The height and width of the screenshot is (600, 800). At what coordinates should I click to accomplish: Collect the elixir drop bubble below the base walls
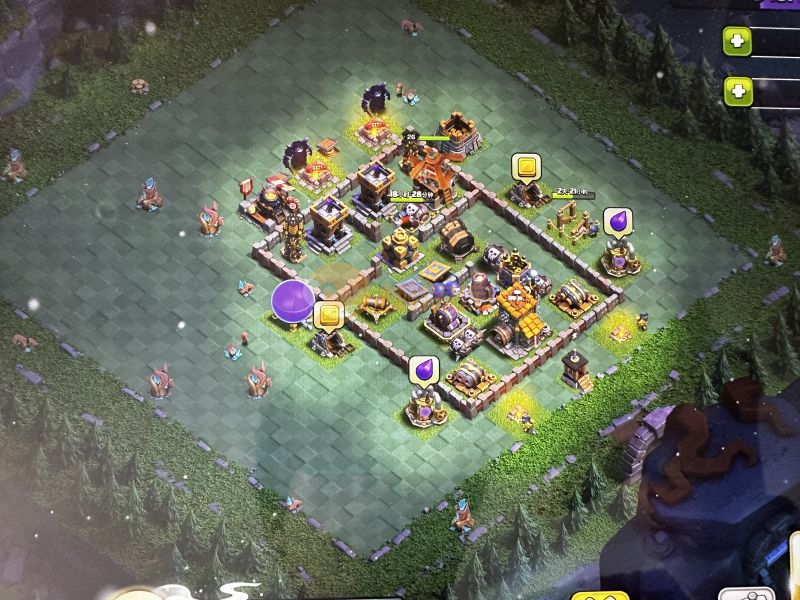[x=423, y=369]
